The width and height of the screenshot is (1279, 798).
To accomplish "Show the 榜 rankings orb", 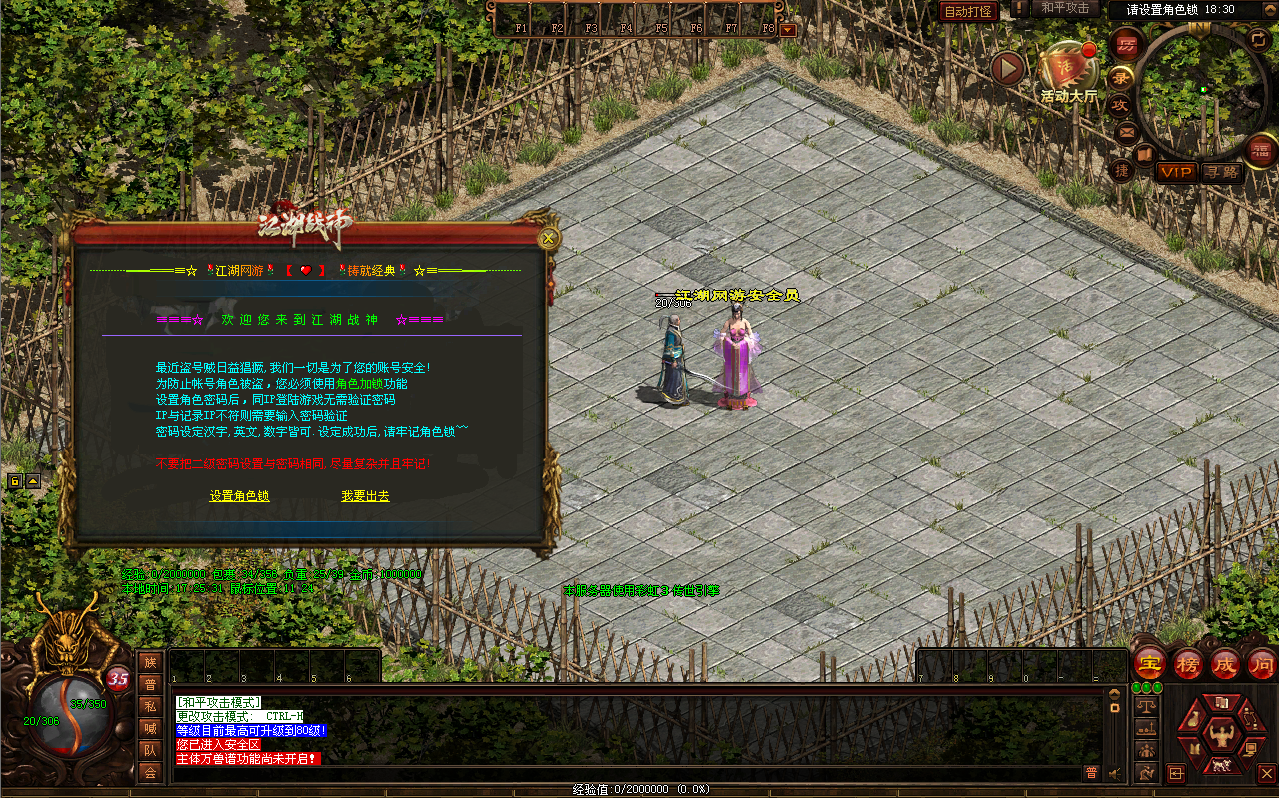I will coord(1188,663).
